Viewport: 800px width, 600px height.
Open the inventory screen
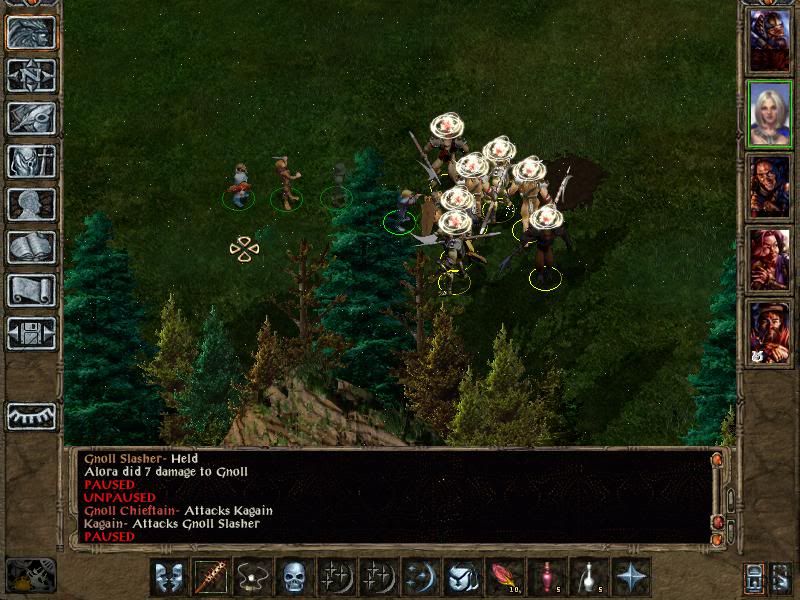(x=31, y=161)
